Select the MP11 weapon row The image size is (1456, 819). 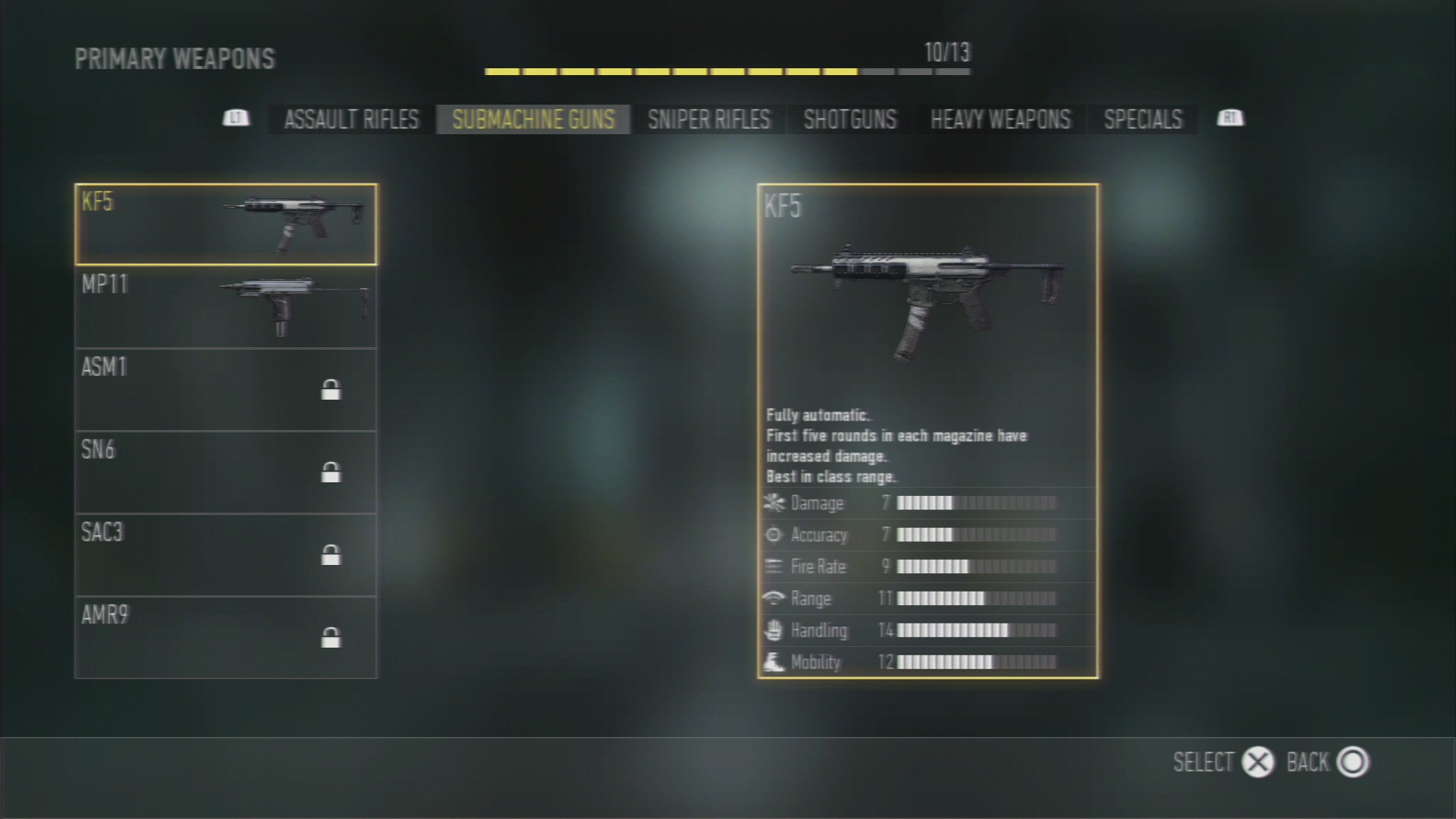(x=226, y=307)
